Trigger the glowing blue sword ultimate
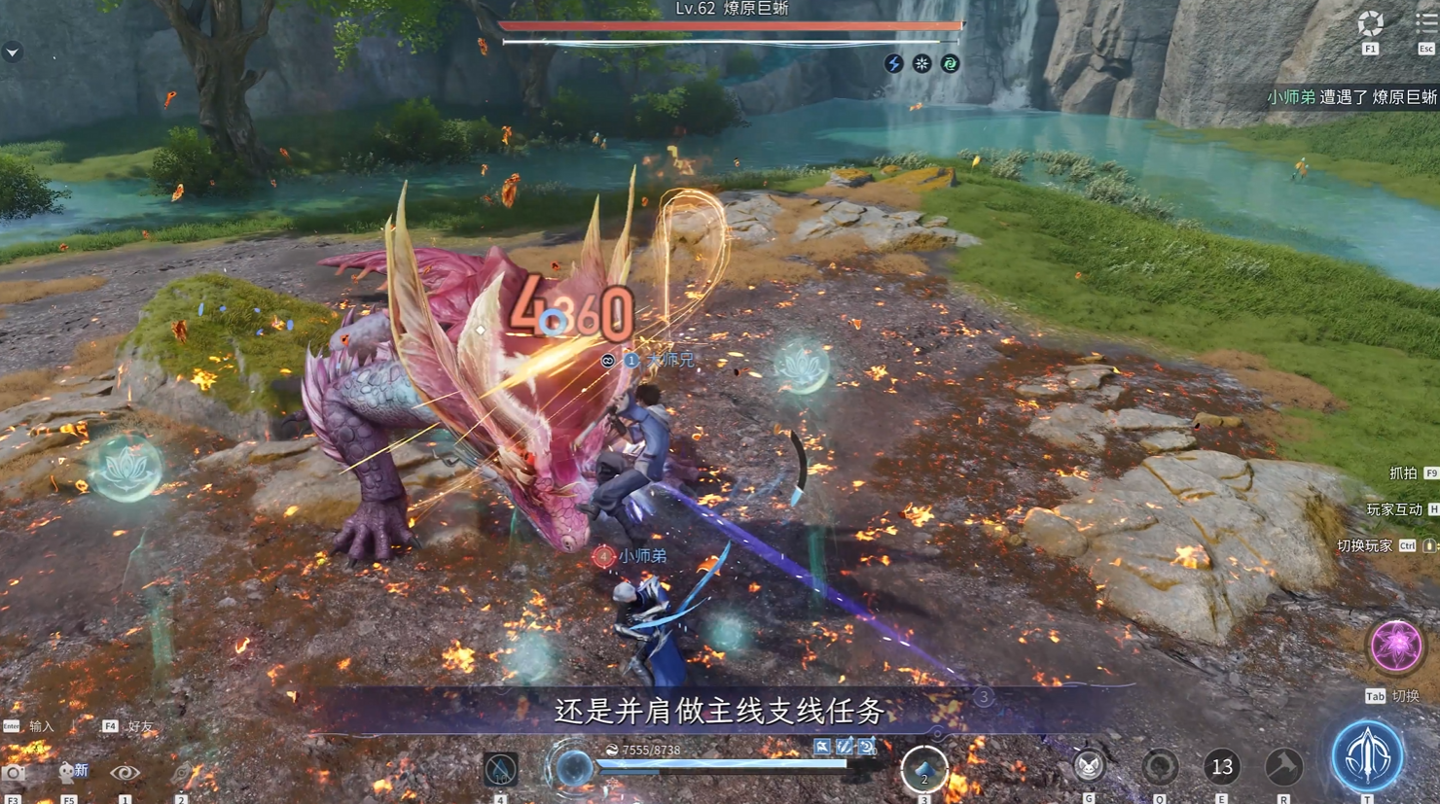 tap(1367, 756)
